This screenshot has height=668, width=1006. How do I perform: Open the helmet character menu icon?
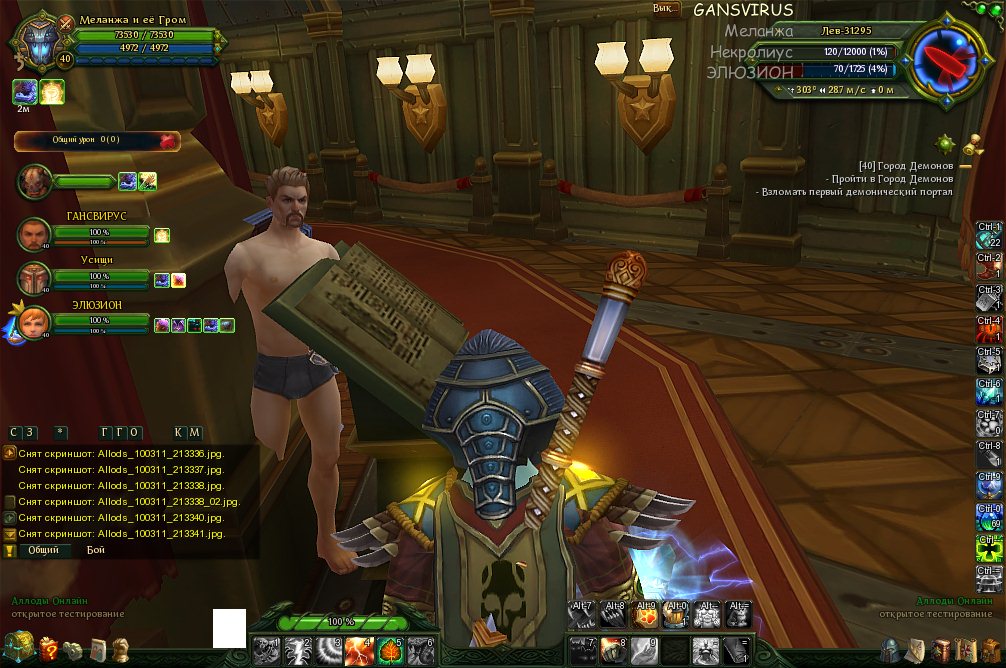889,650
